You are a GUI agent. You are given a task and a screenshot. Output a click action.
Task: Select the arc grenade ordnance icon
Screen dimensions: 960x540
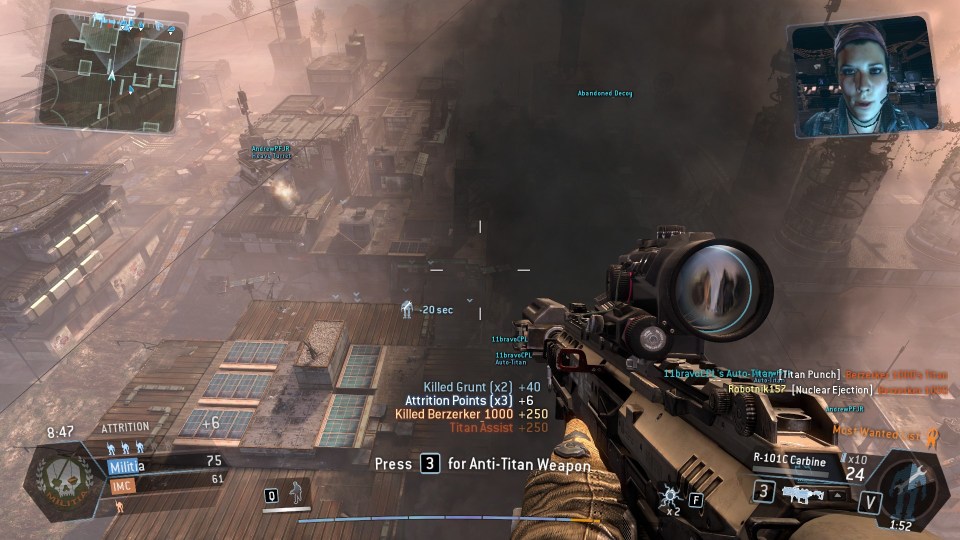(669, 494)
